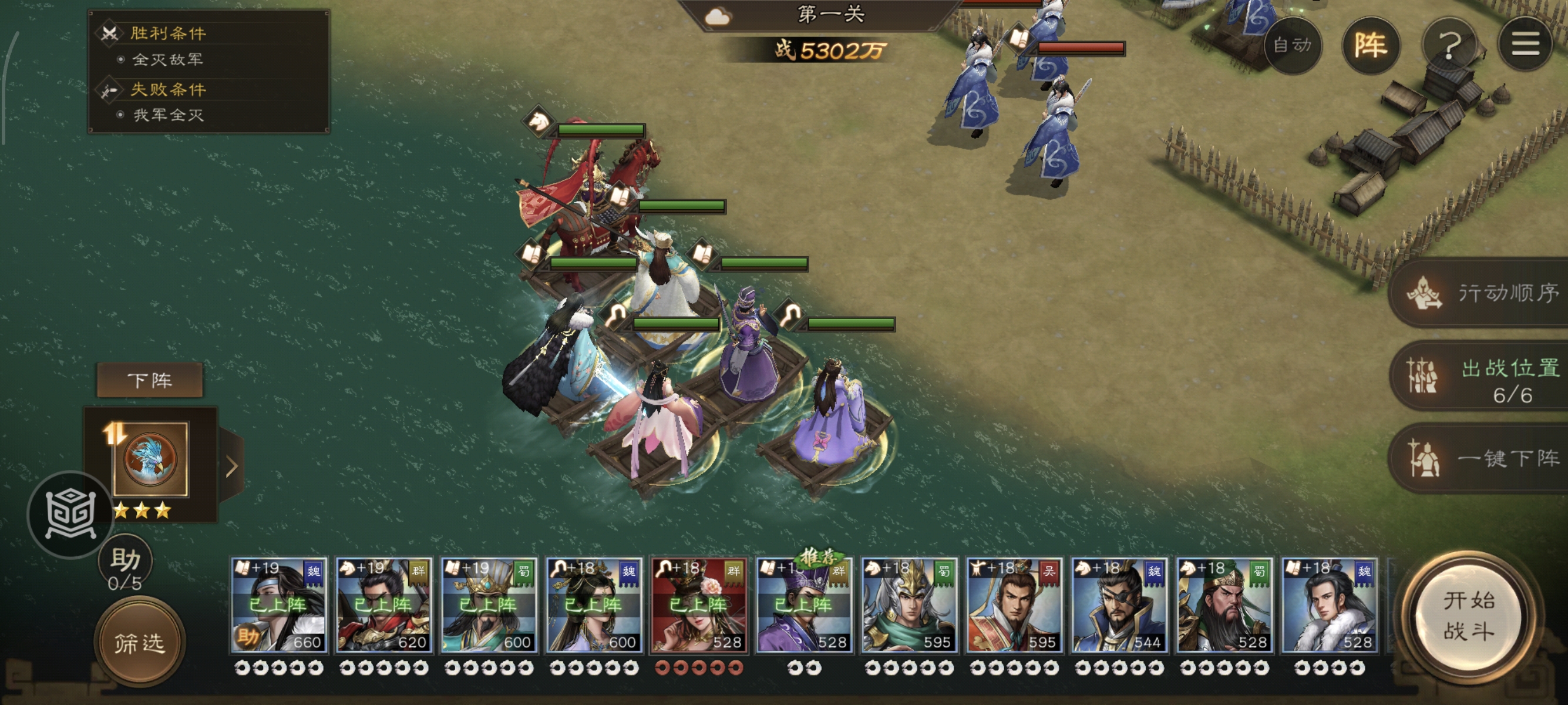Select the eyepatch Wei hero card
Viewport: 1568px width, 705px height.
[1119, 606]
